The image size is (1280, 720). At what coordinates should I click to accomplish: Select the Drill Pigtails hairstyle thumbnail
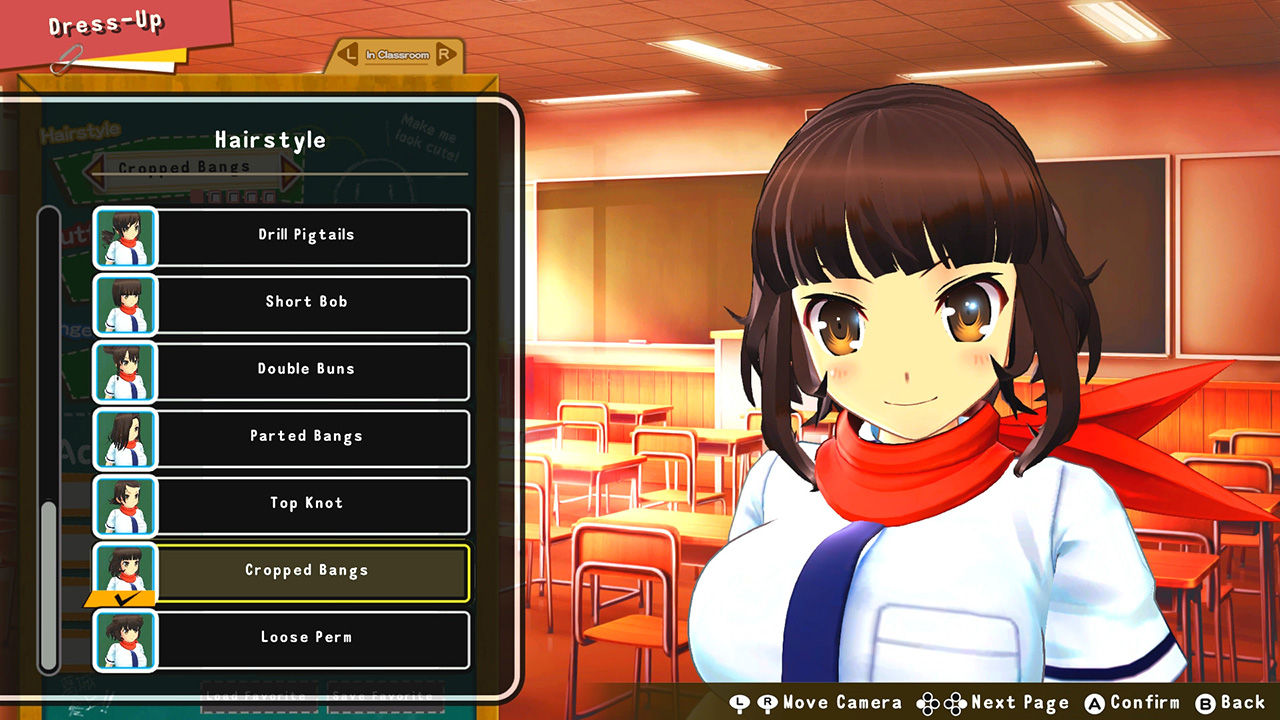click(x=124, y=238)
